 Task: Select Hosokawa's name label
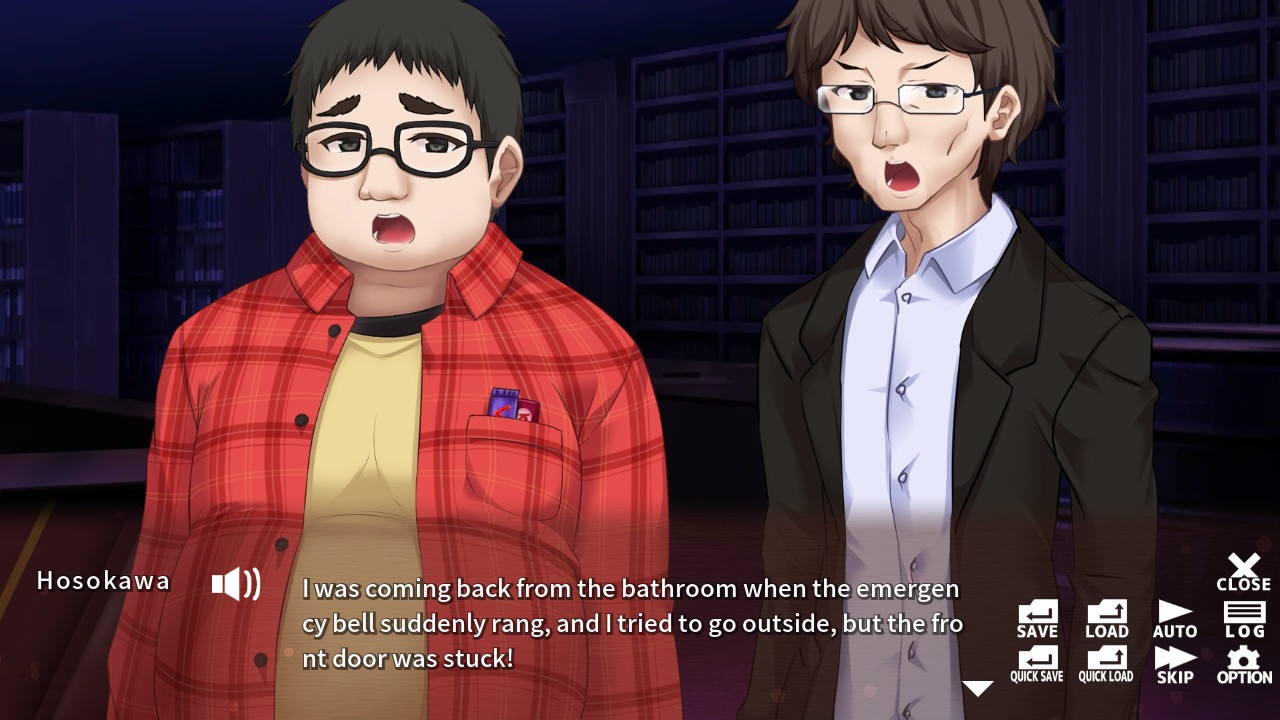tap(103, 581)
